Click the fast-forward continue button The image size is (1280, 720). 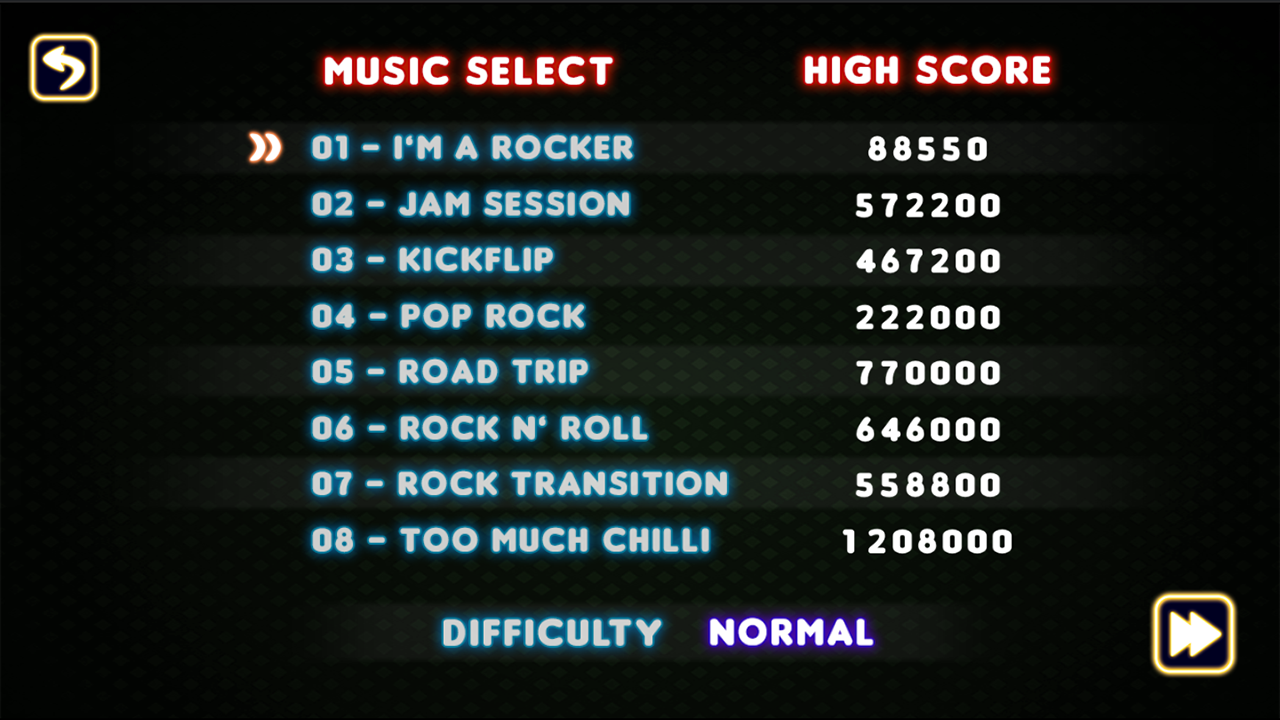[1193, 634]
